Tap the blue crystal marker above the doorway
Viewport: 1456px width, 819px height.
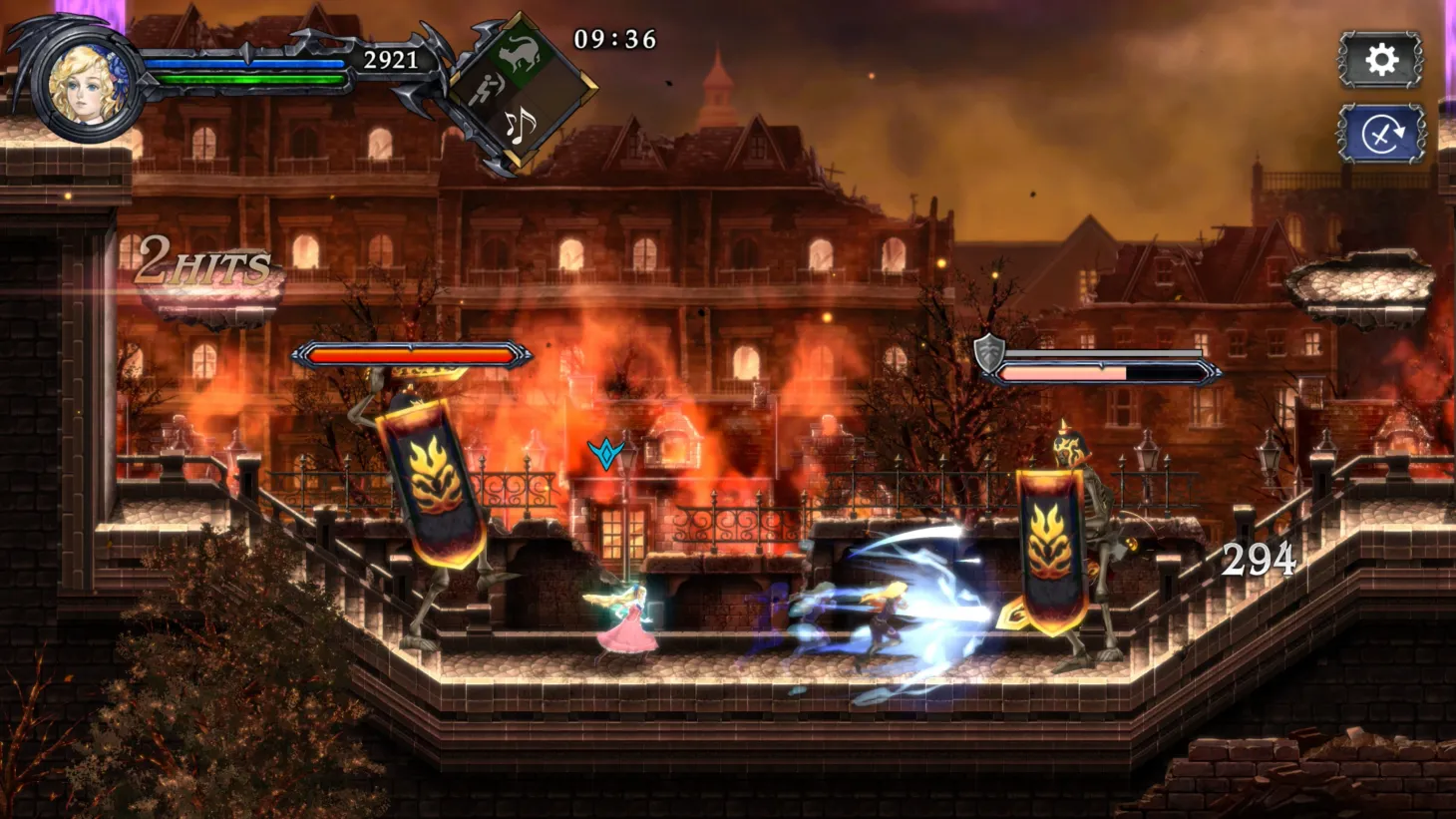[607, 453]
